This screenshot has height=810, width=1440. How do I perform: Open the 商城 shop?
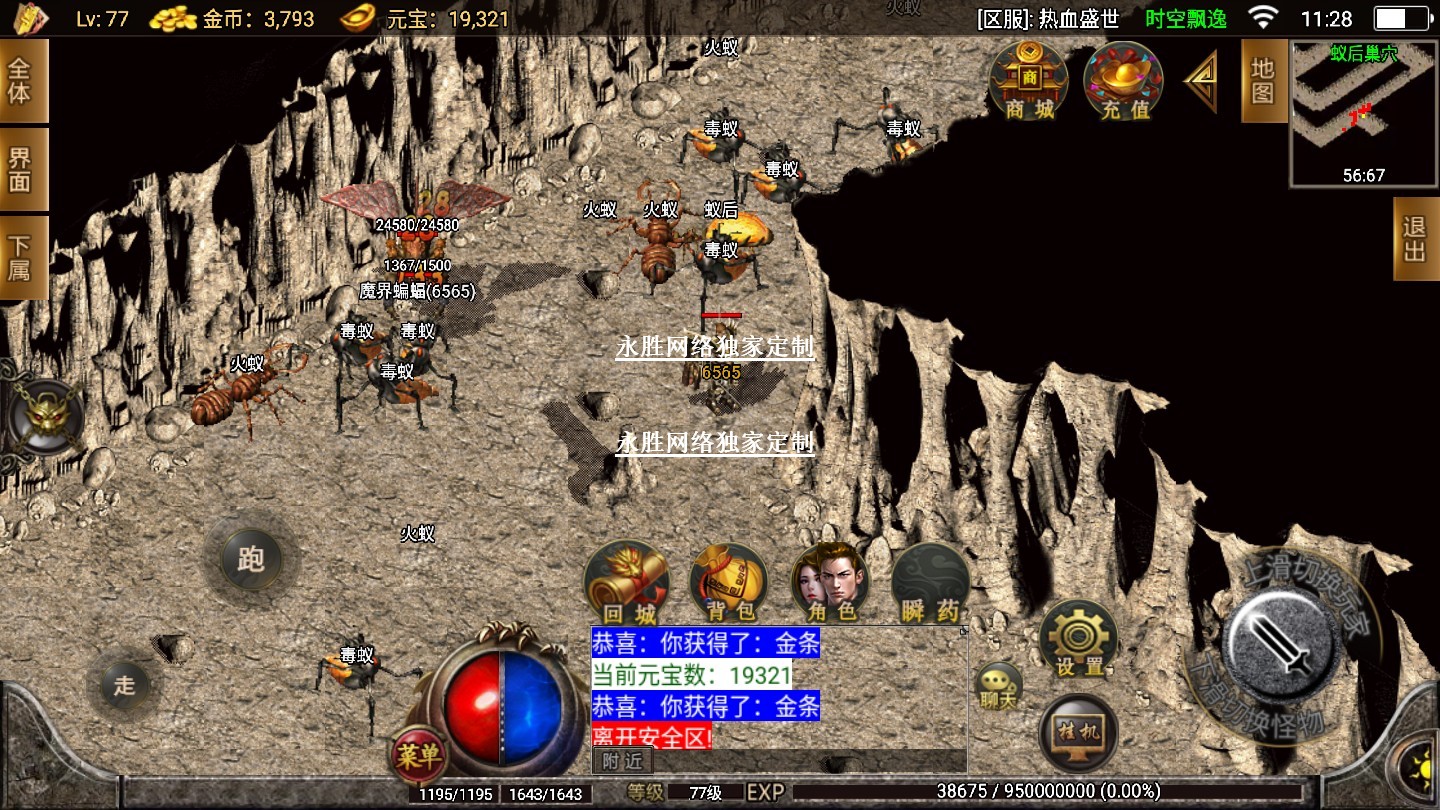click(x=1029, y=81)
